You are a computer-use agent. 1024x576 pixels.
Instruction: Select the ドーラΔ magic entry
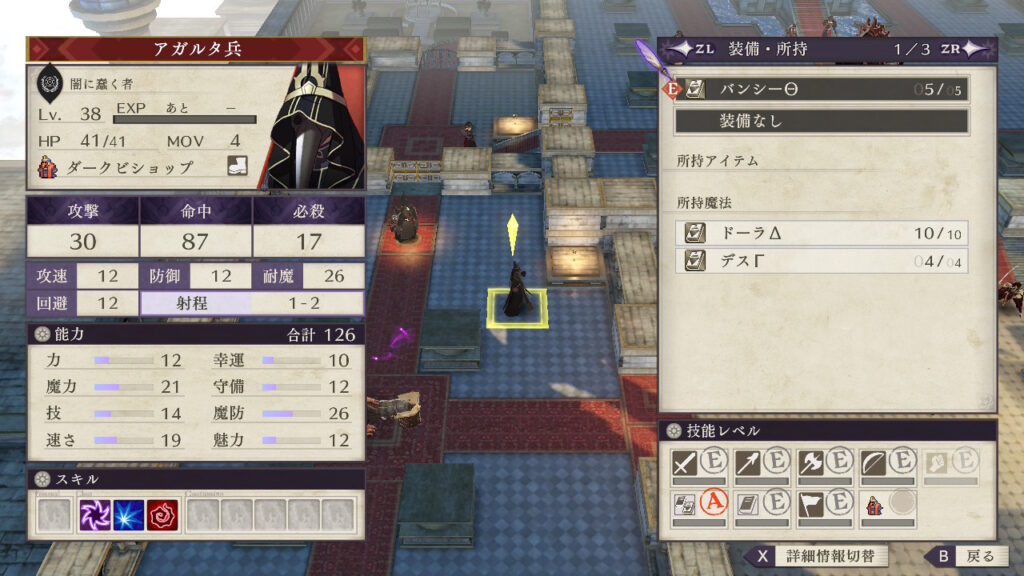822,233
